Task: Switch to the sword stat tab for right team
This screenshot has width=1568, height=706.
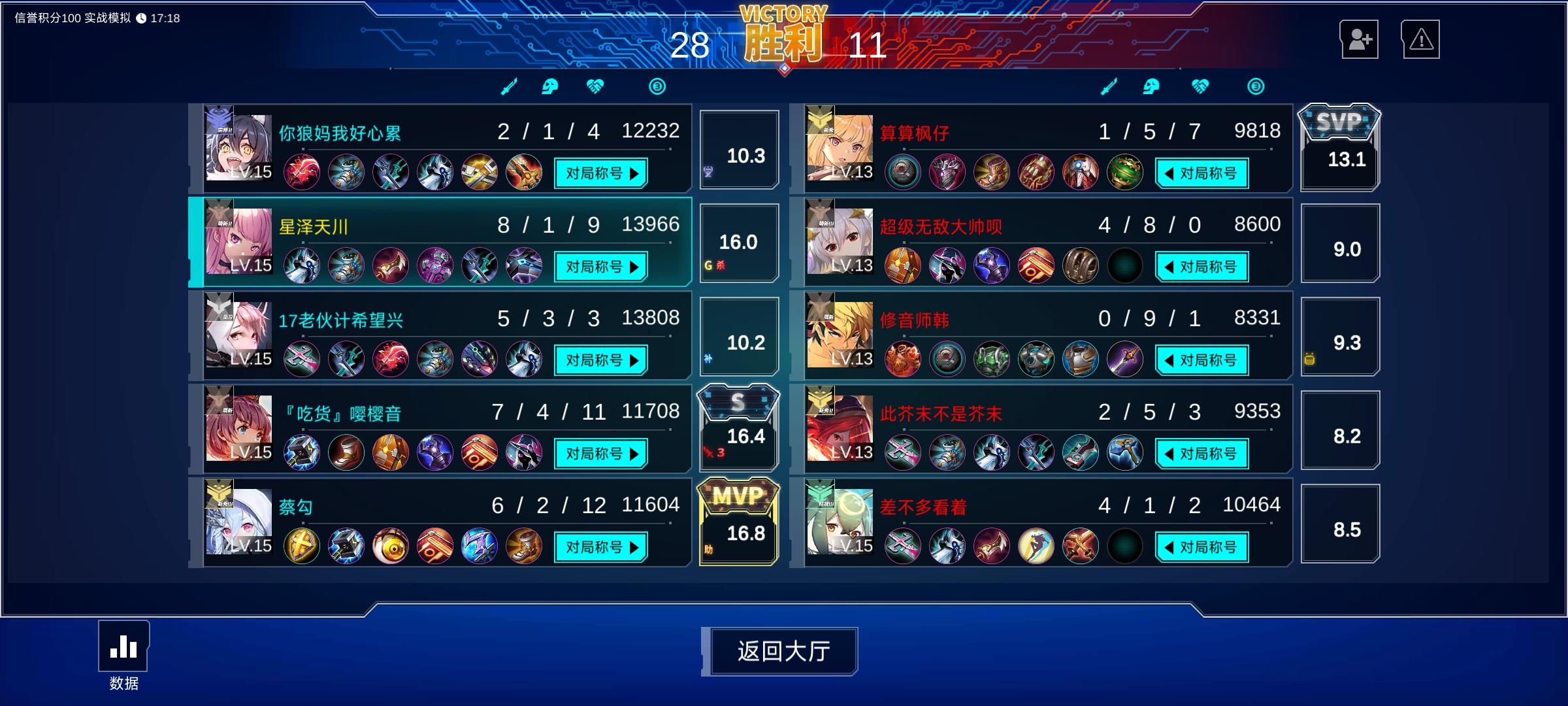Action: [1110, 86]
